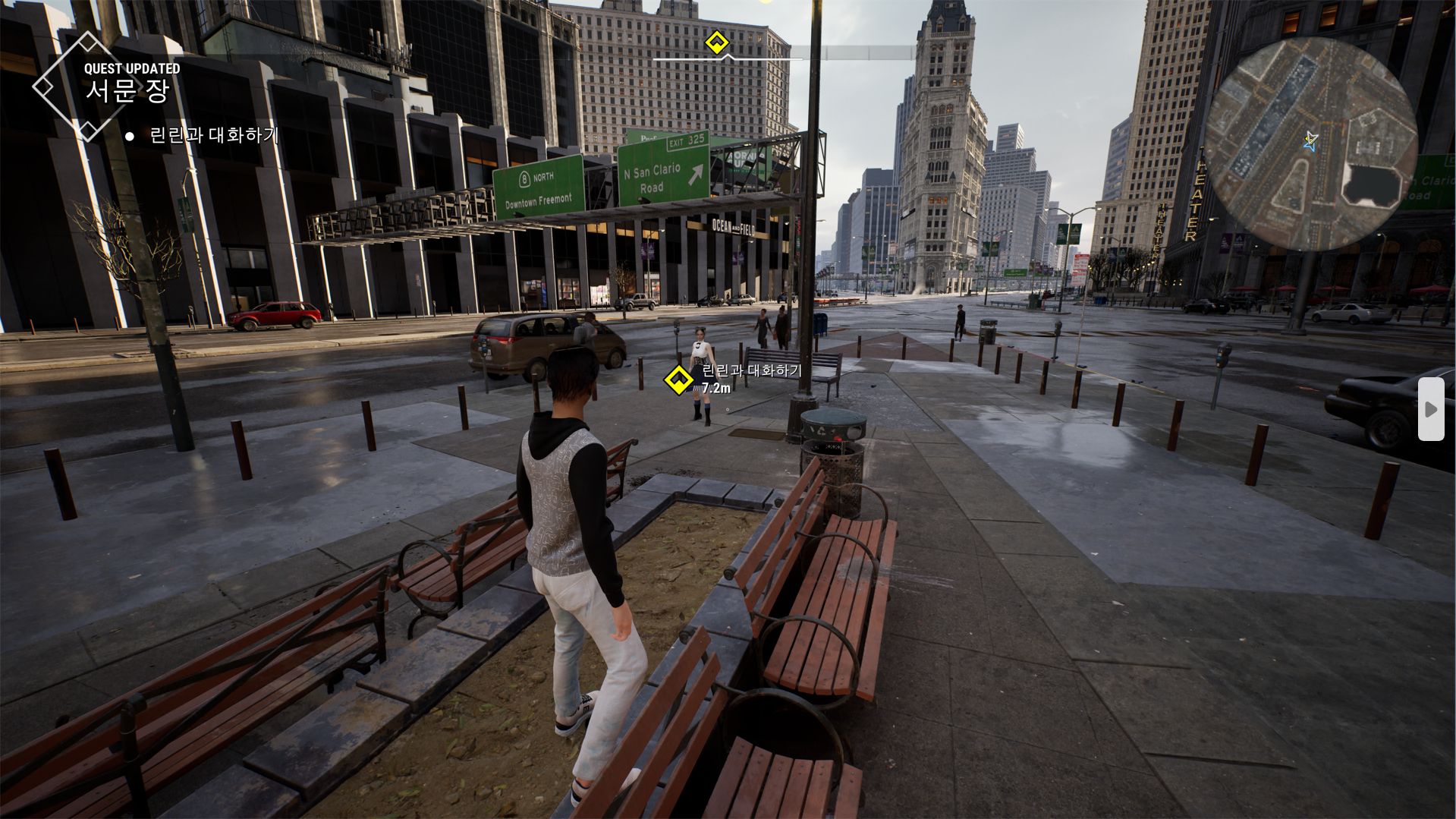Open the circular city minimap
This screenshot has width=1456, height=819.
pos(1310,144)
